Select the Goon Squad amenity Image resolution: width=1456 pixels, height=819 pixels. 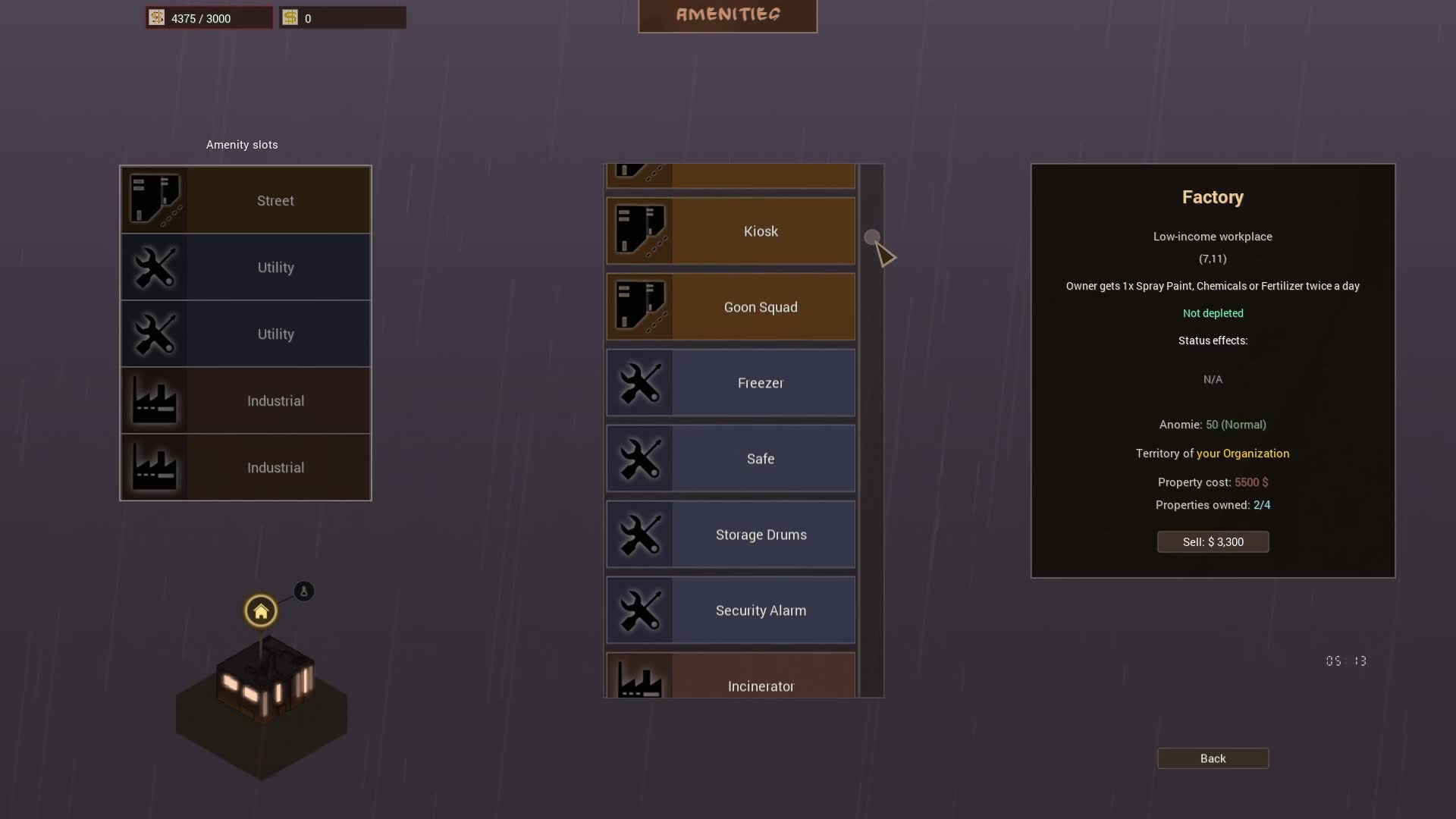point(760,306)
